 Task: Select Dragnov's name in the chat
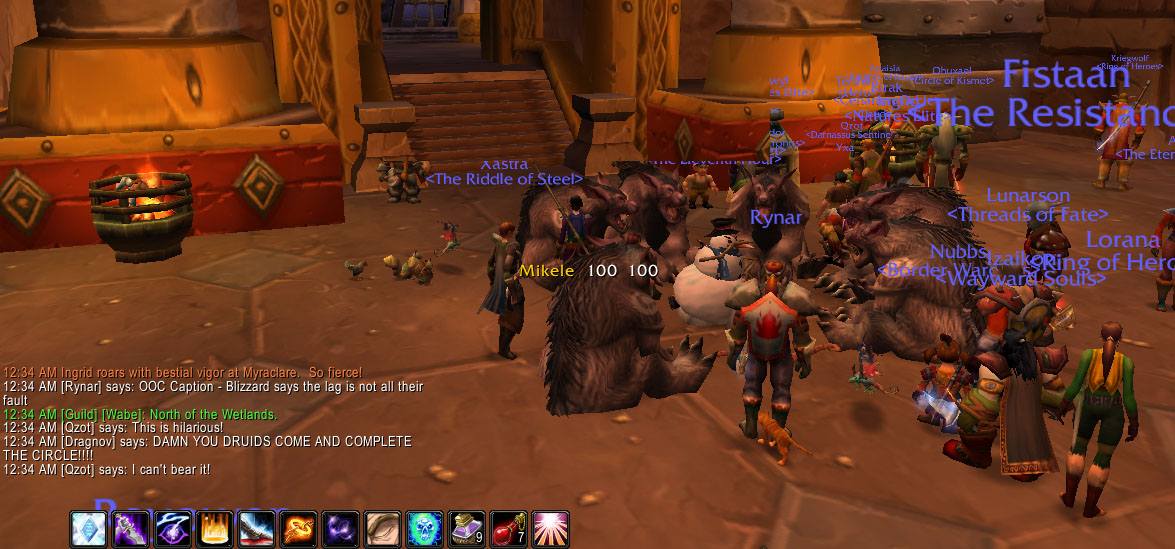[x=90, y=441]
